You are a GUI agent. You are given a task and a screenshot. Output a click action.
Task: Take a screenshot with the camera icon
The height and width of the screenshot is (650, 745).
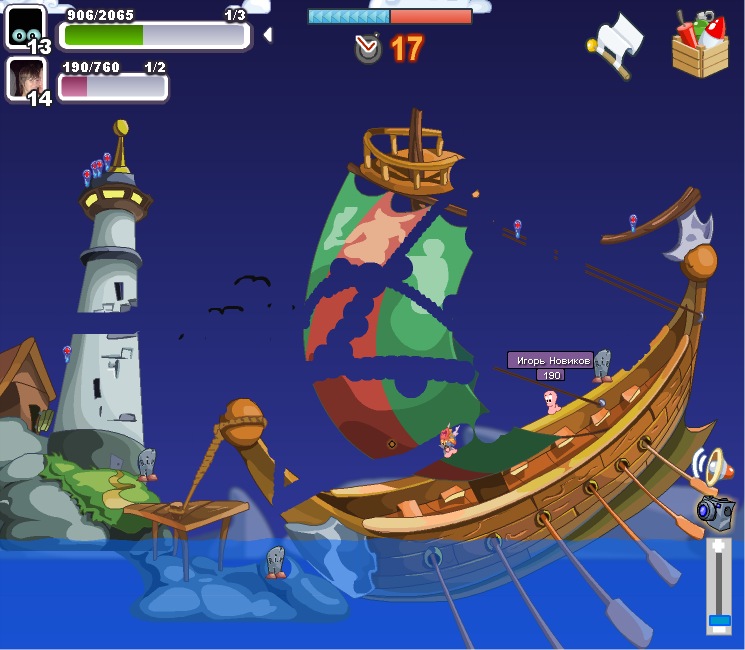pyautogui.click(x=715, y=512)
